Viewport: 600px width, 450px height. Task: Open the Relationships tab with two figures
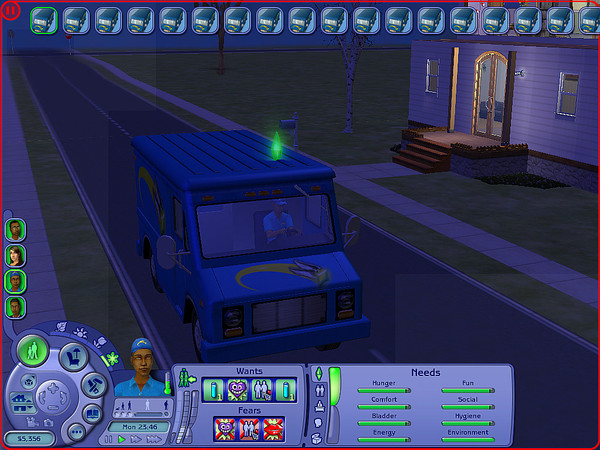click(x=319, y=390)
